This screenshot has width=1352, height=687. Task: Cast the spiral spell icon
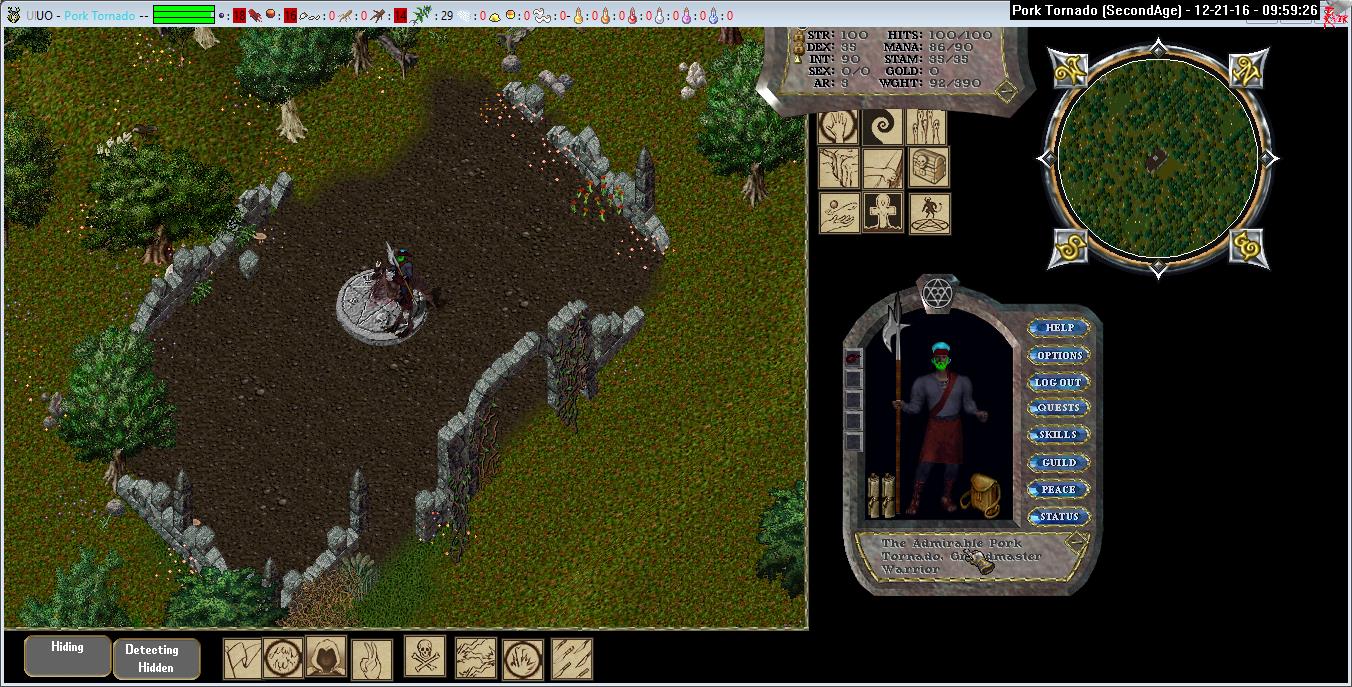[x=883, y=127]
